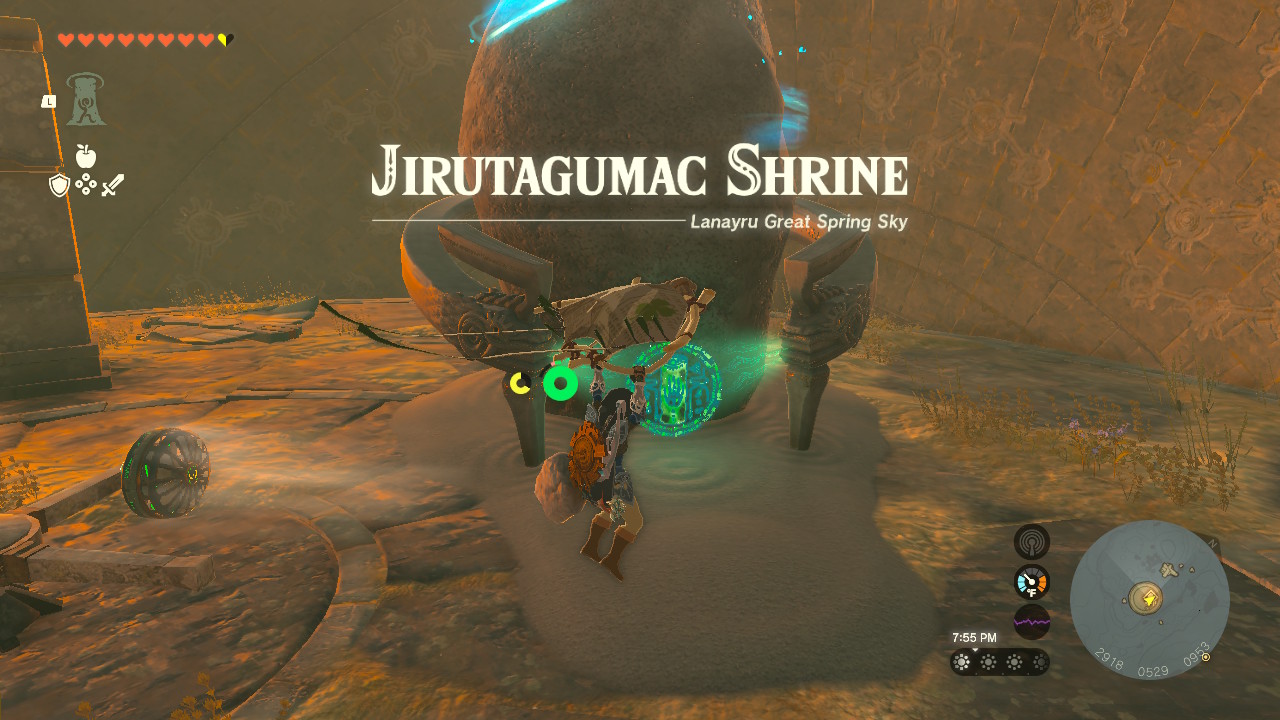The width and height of the screenshot is (1280, 720).
Task: Open the apple materials quick slot
Action: coord(86,156)
